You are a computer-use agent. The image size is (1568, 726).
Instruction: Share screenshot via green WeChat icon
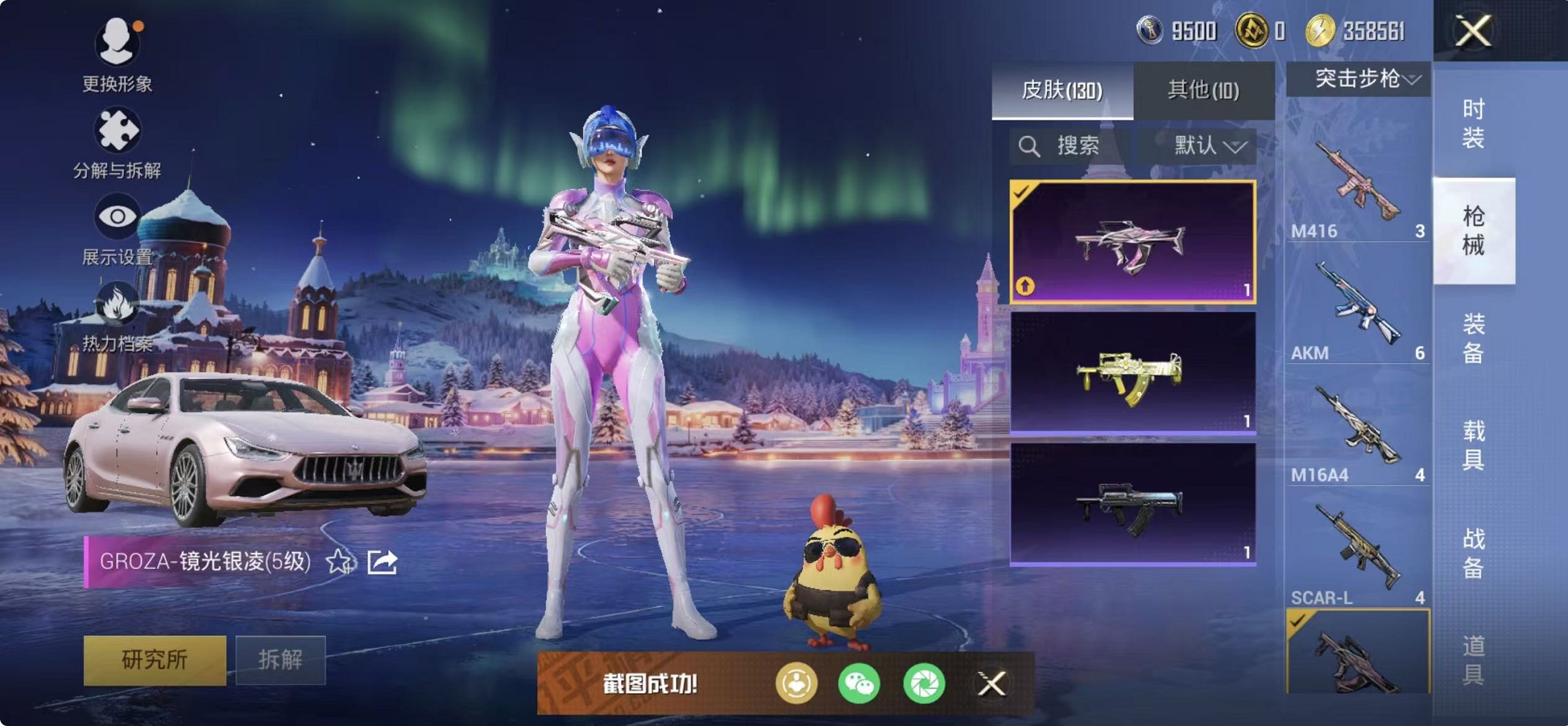click(859, 684)
